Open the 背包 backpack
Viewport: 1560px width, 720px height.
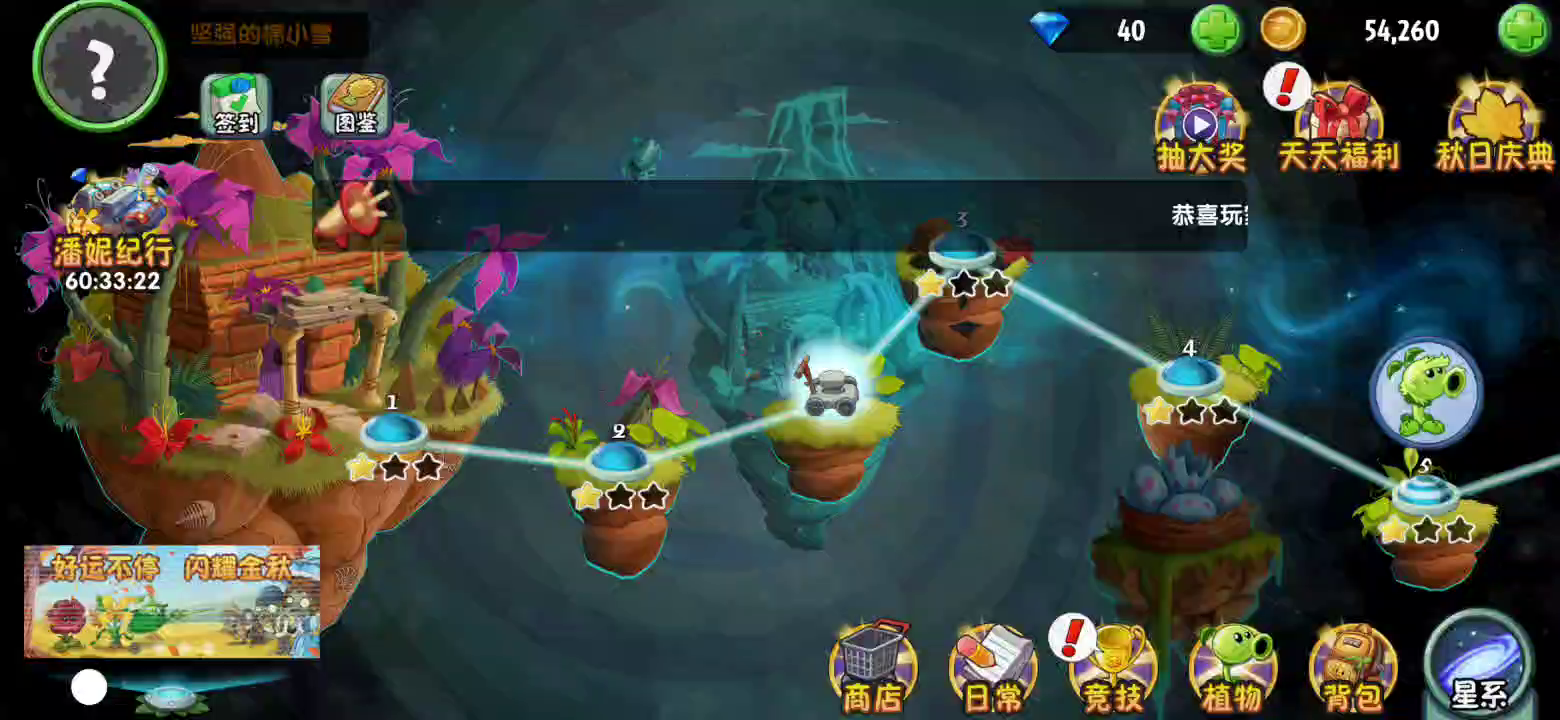[x=1353, y=667]
